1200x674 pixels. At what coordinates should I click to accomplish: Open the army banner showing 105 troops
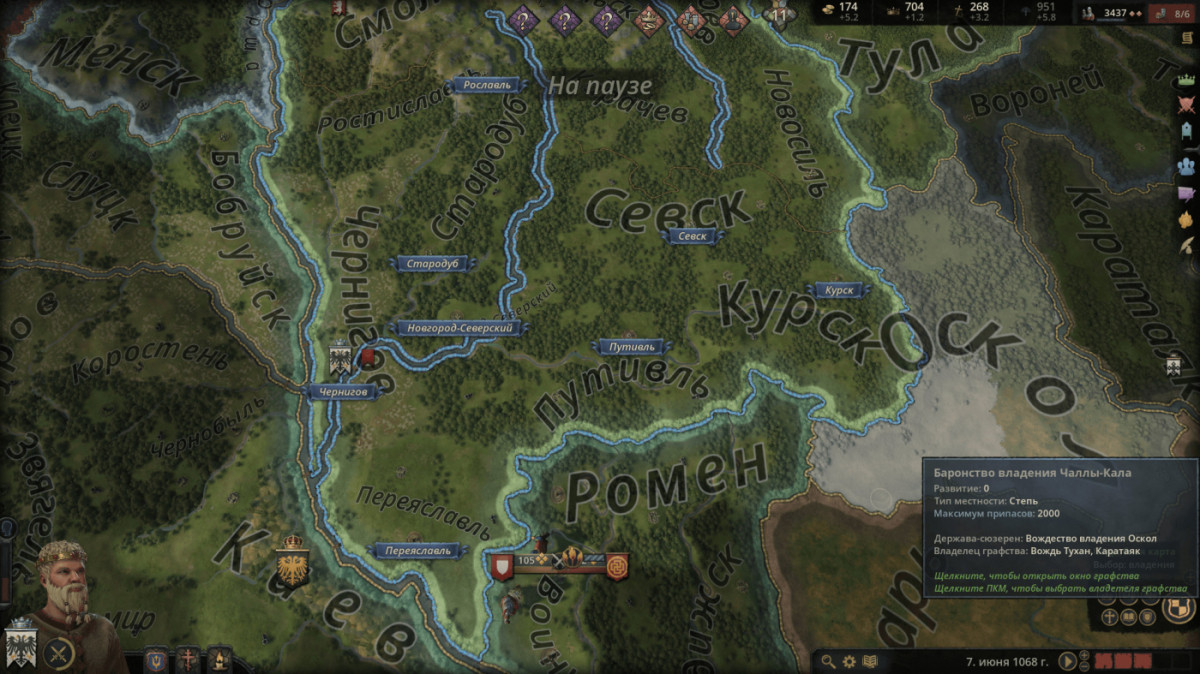tap(528, 561)
